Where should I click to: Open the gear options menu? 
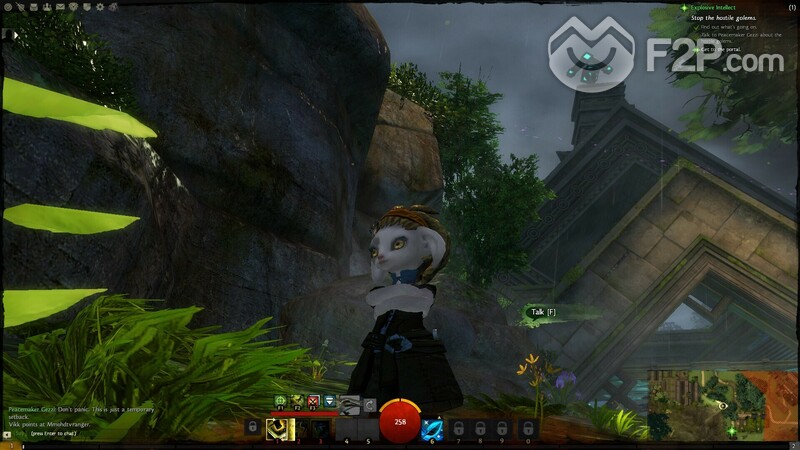pyautogui.click(x=99, y=7)
